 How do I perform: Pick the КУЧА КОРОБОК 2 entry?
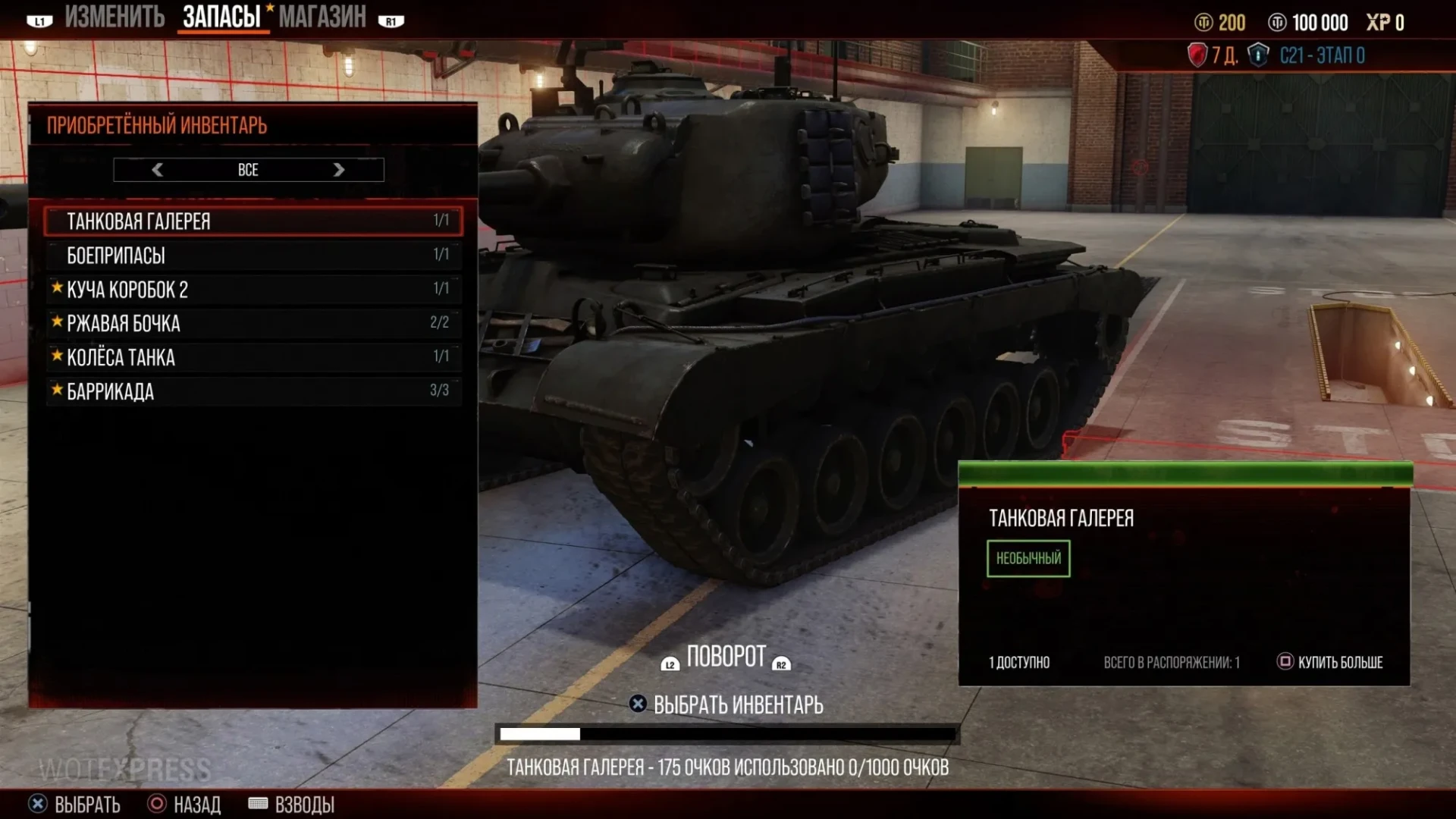tap(253, 289)
